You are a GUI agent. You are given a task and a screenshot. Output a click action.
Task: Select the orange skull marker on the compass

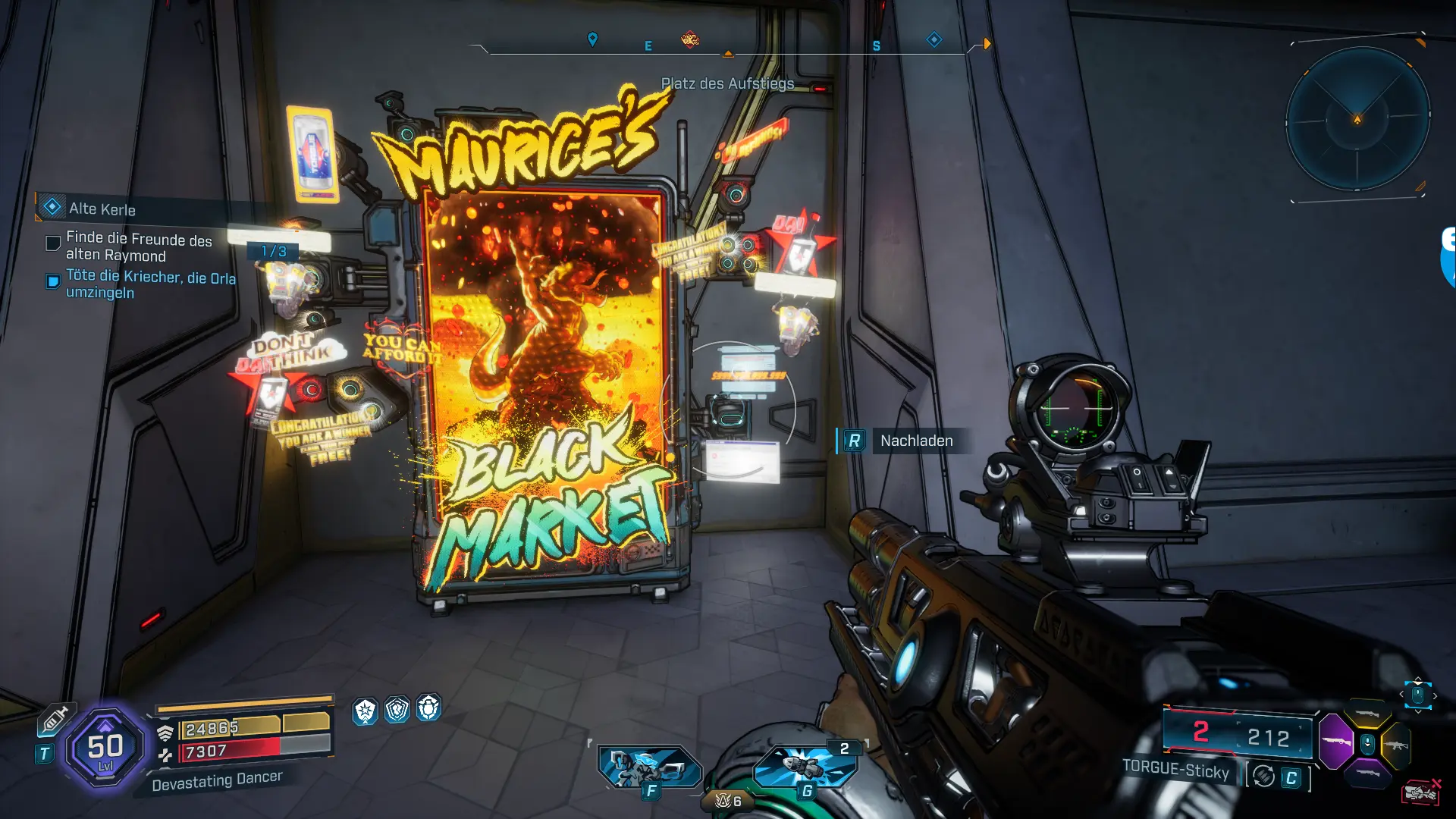click(x=690, y=39)
